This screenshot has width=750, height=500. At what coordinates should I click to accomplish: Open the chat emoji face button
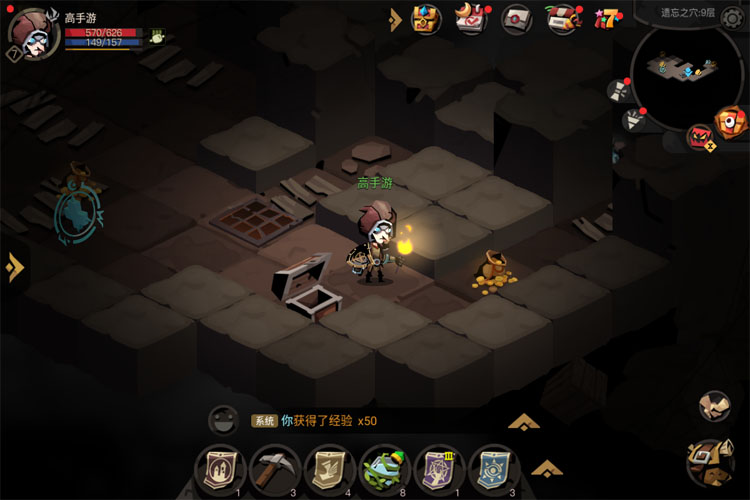coord(222,420)
